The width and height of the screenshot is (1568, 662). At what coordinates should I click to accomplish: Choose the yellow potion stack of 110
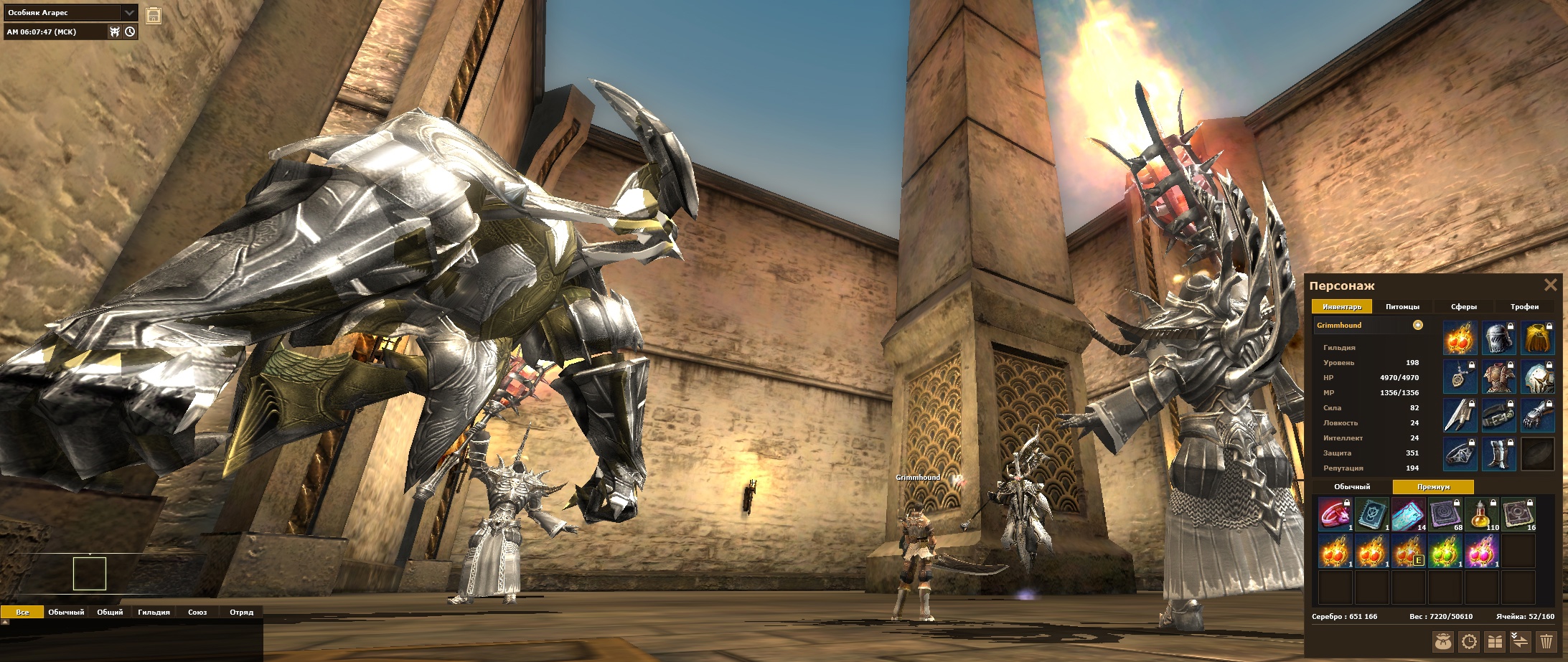(x=1482, y=514)
